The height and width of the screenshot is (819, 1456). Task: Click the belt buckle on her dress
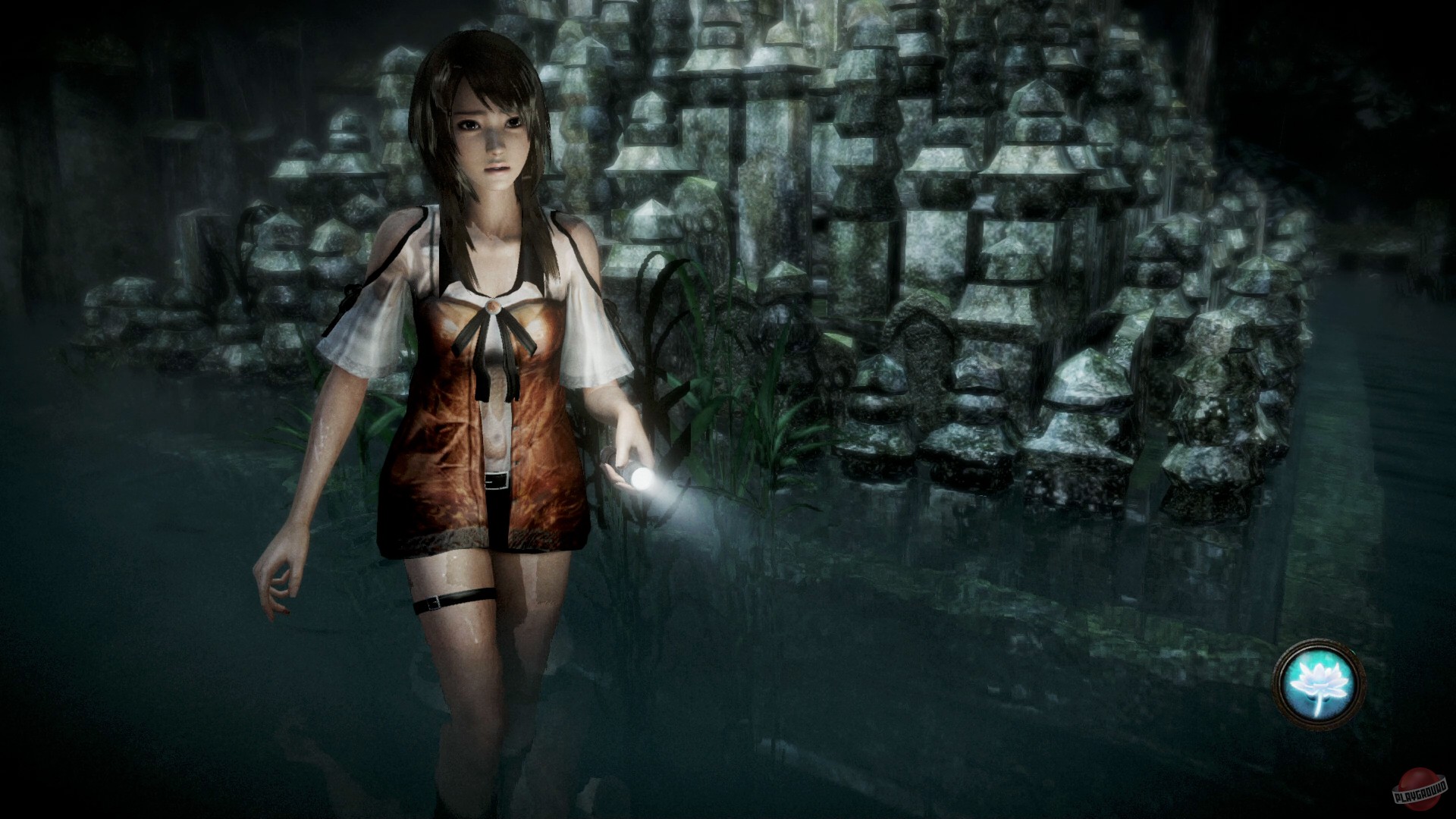pyautogui.click(x=497, y=479)
